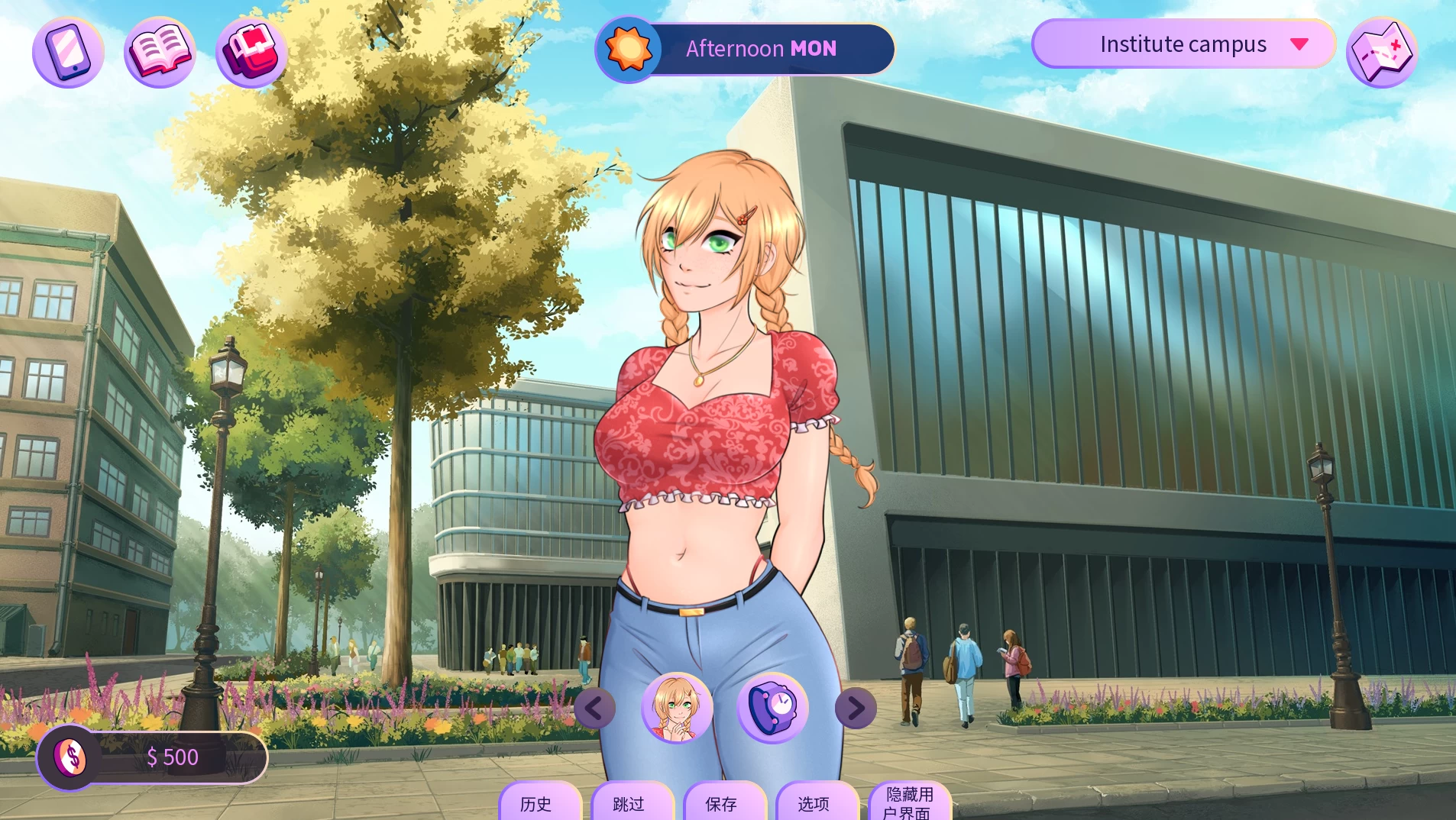Go to next action with right arrow
1456x820 pixels.
coord(856,709)
